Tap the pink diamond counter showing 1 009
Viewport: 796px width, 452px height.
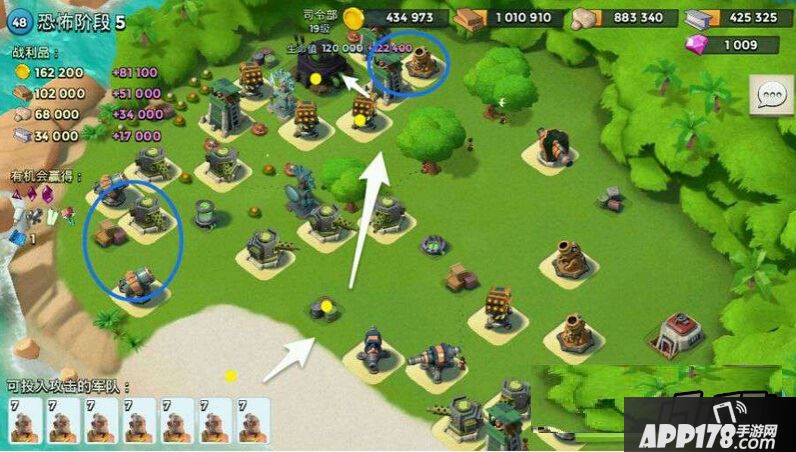[x=732, y=45]
